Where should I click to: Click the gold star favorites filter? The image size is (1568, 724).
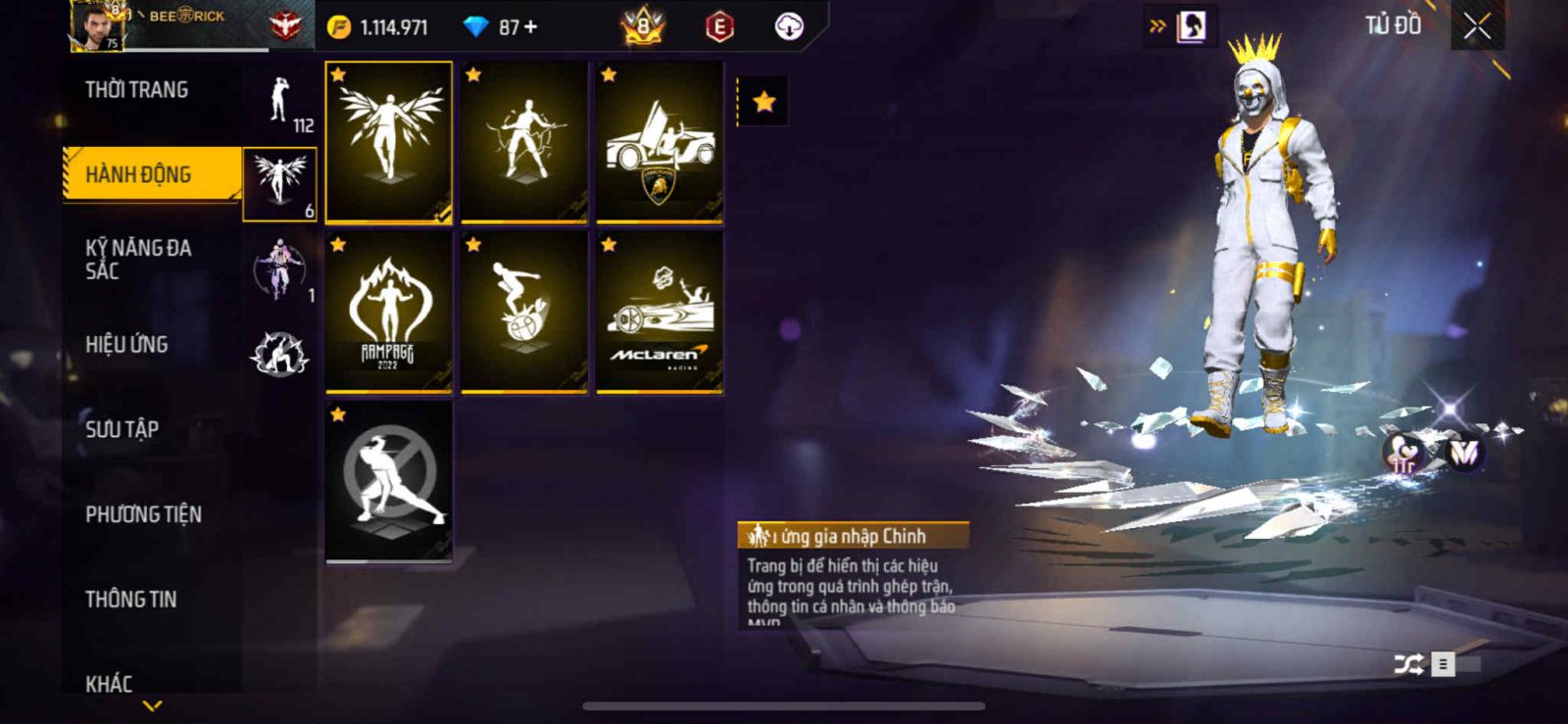pyautogui.click(x=763, y=102)
